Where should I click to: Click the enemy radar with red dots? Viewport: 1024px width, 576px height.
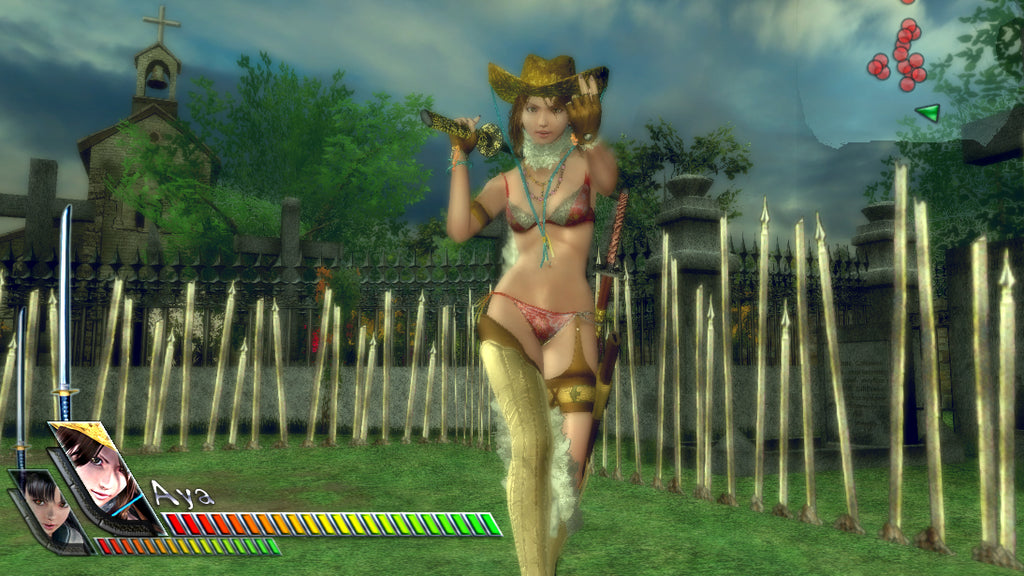pyautogui.click(x=898, y=56)
